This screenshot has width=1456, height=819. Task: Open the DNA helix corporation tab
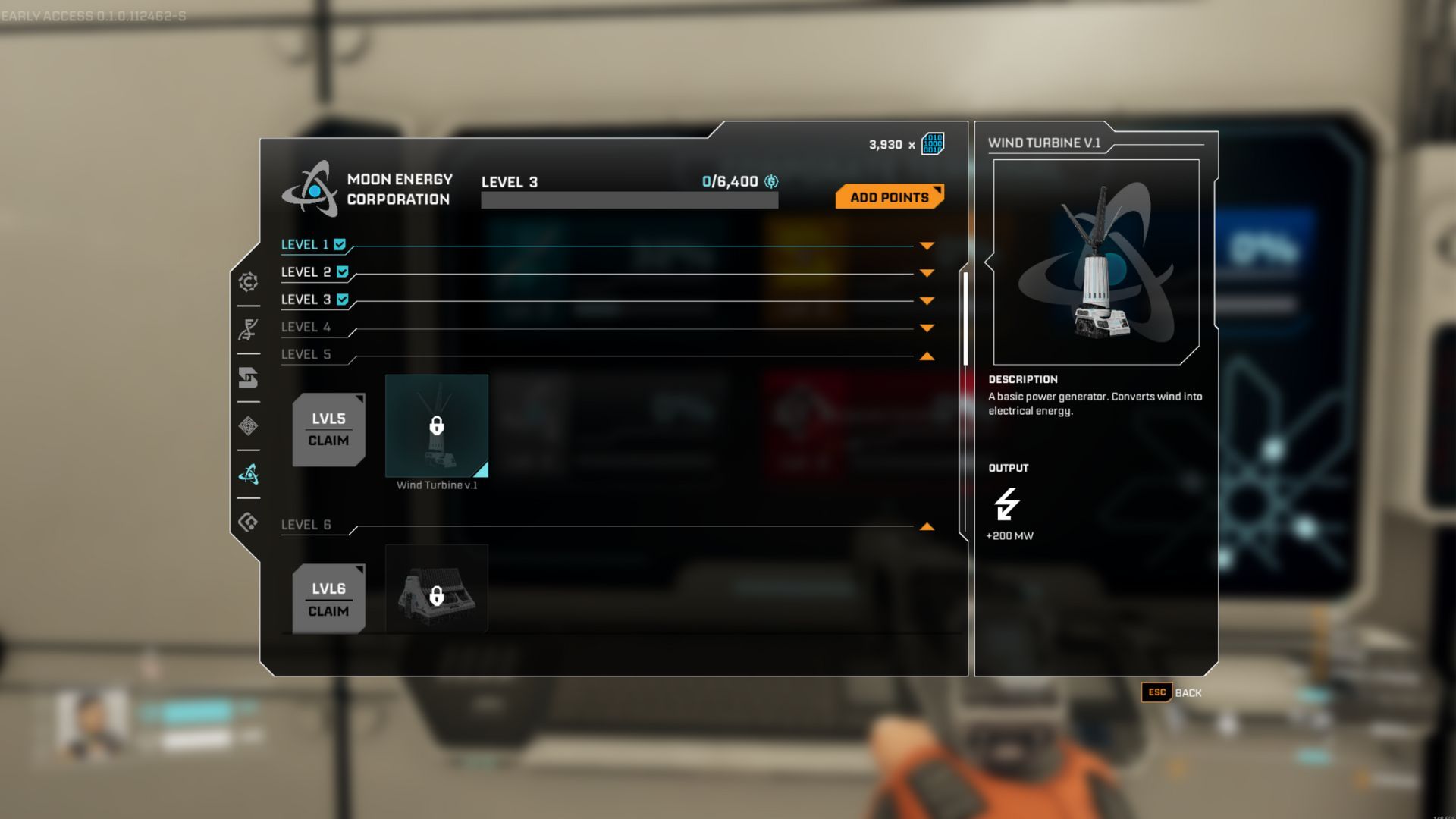coord(248,330)
